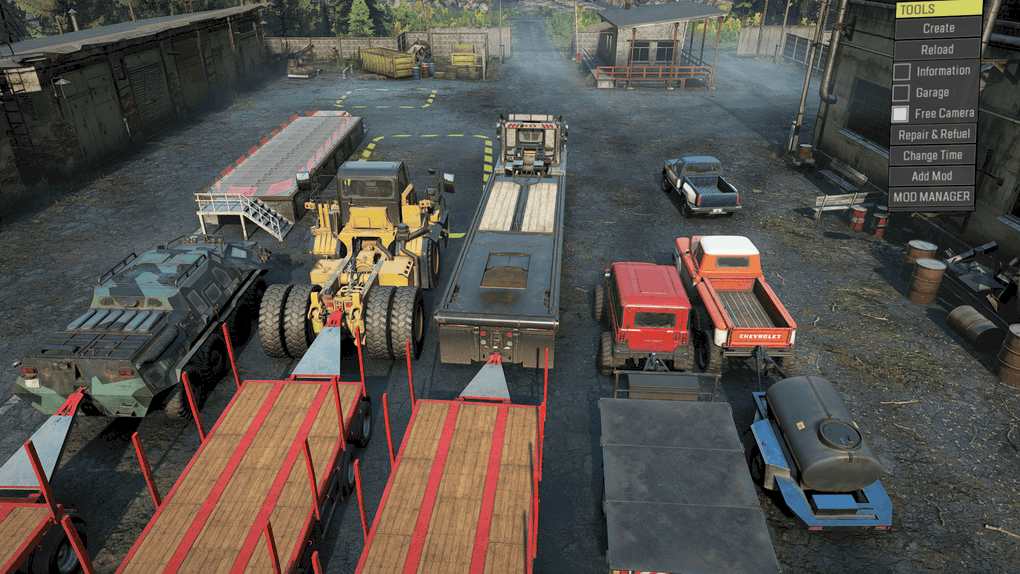Click the yellow TOOLS panel header

937,9
